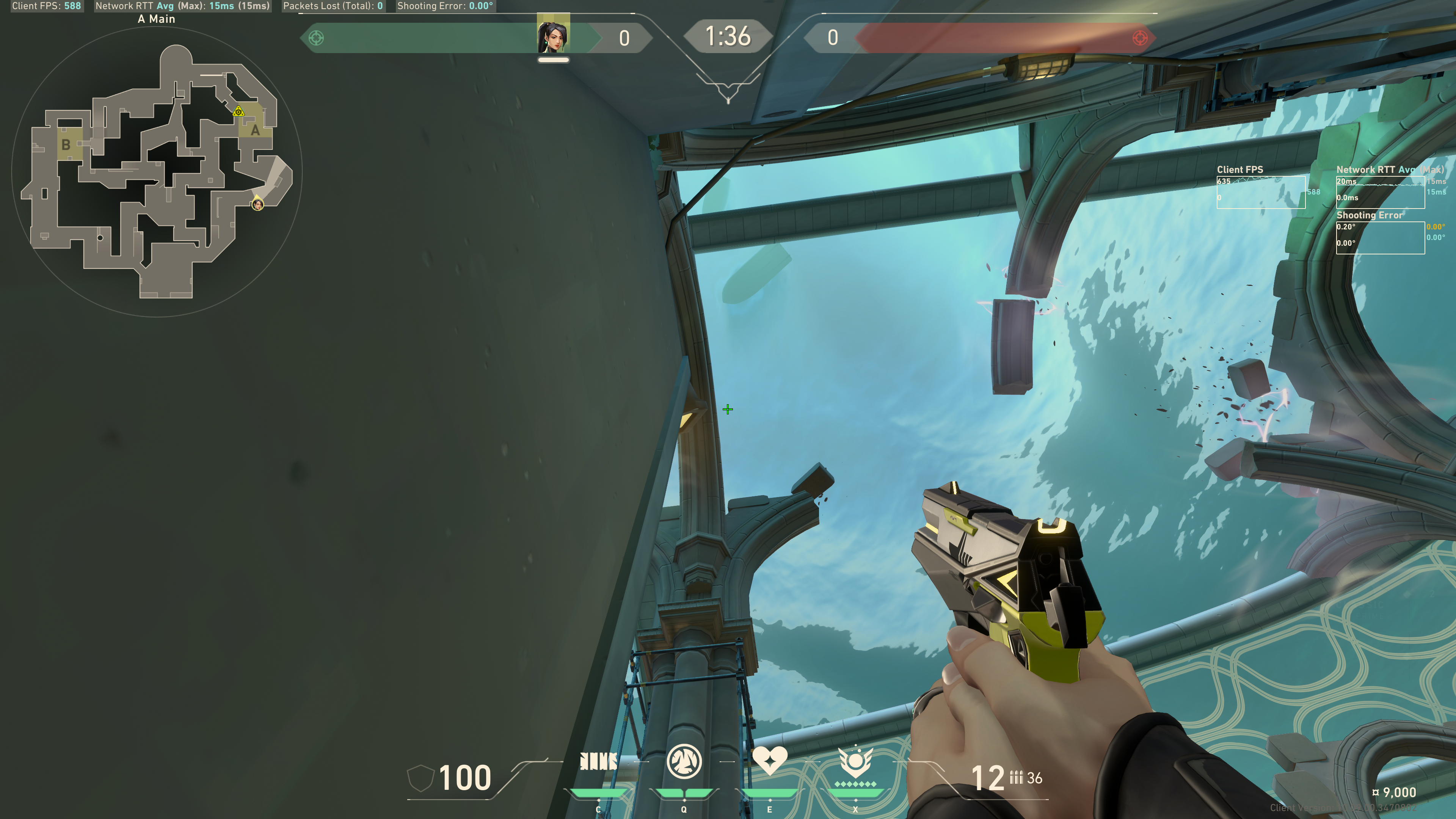The width and height of the screenshot is (1456, 819).
Task: Click the red team emblem icon
Action: tap(1139, 38)
